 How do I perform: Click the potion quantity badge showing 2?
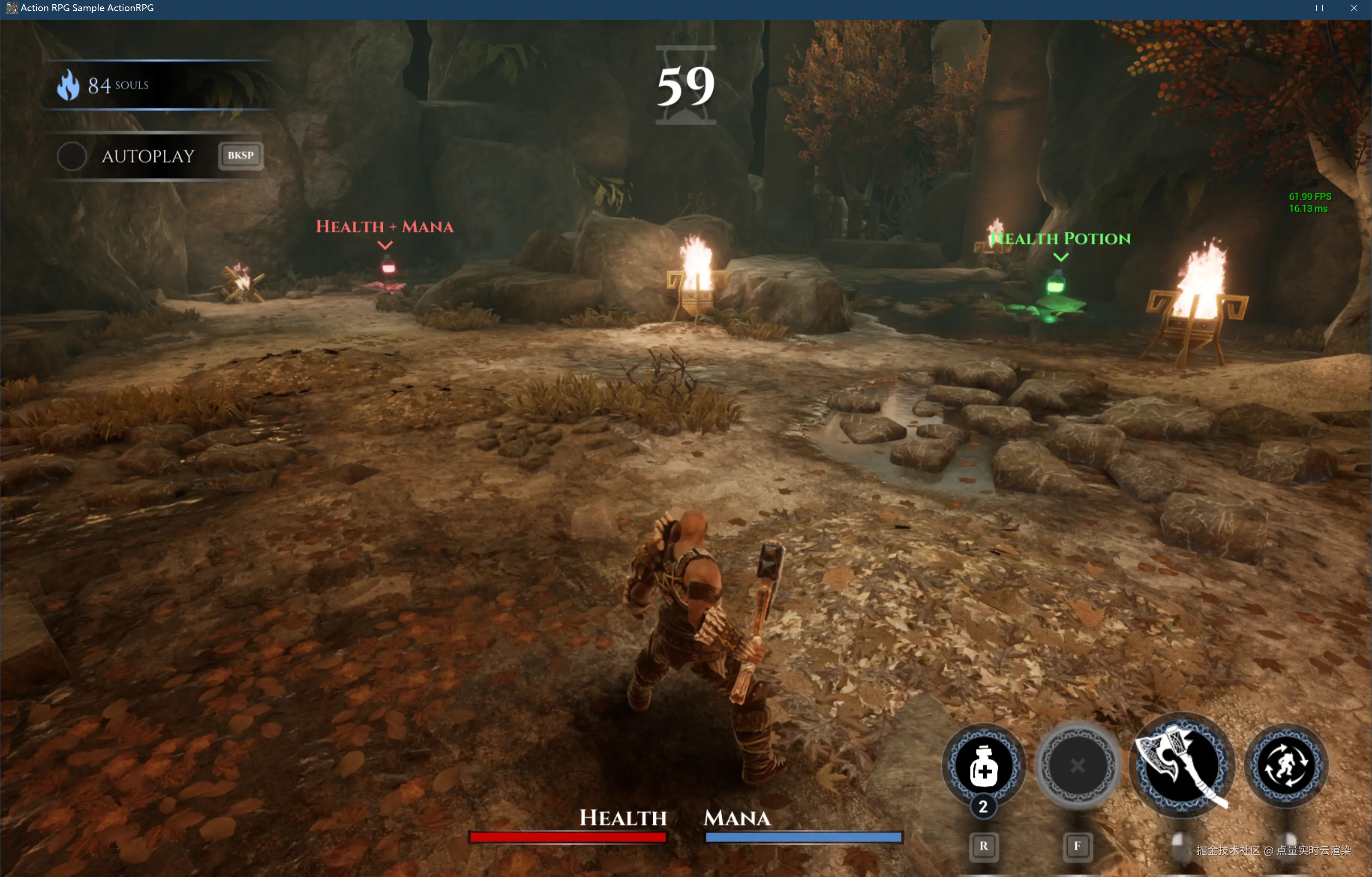(982, 806)
